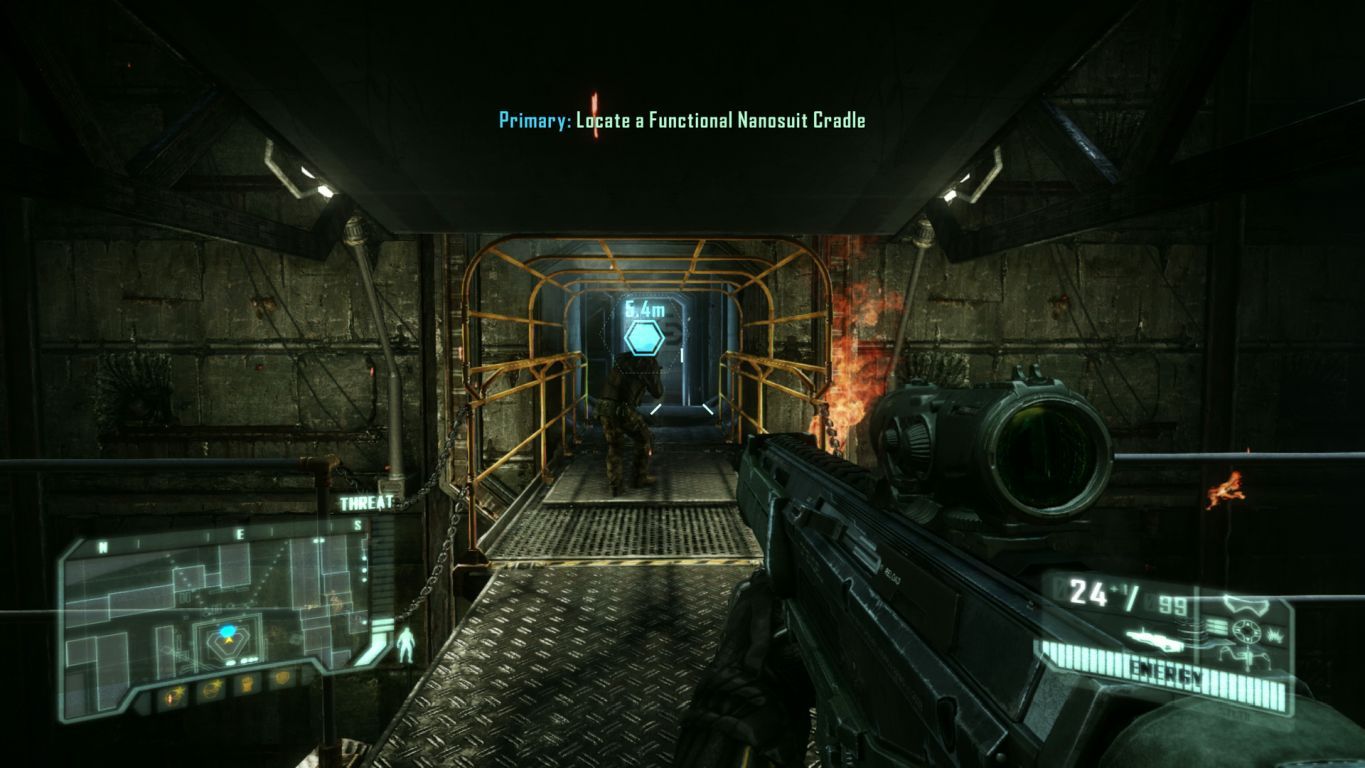Viewport: 1365px width, 768px height.
Task: Click the rightmost orange circular icon under the minimap
Action: (x=282, y=679)
